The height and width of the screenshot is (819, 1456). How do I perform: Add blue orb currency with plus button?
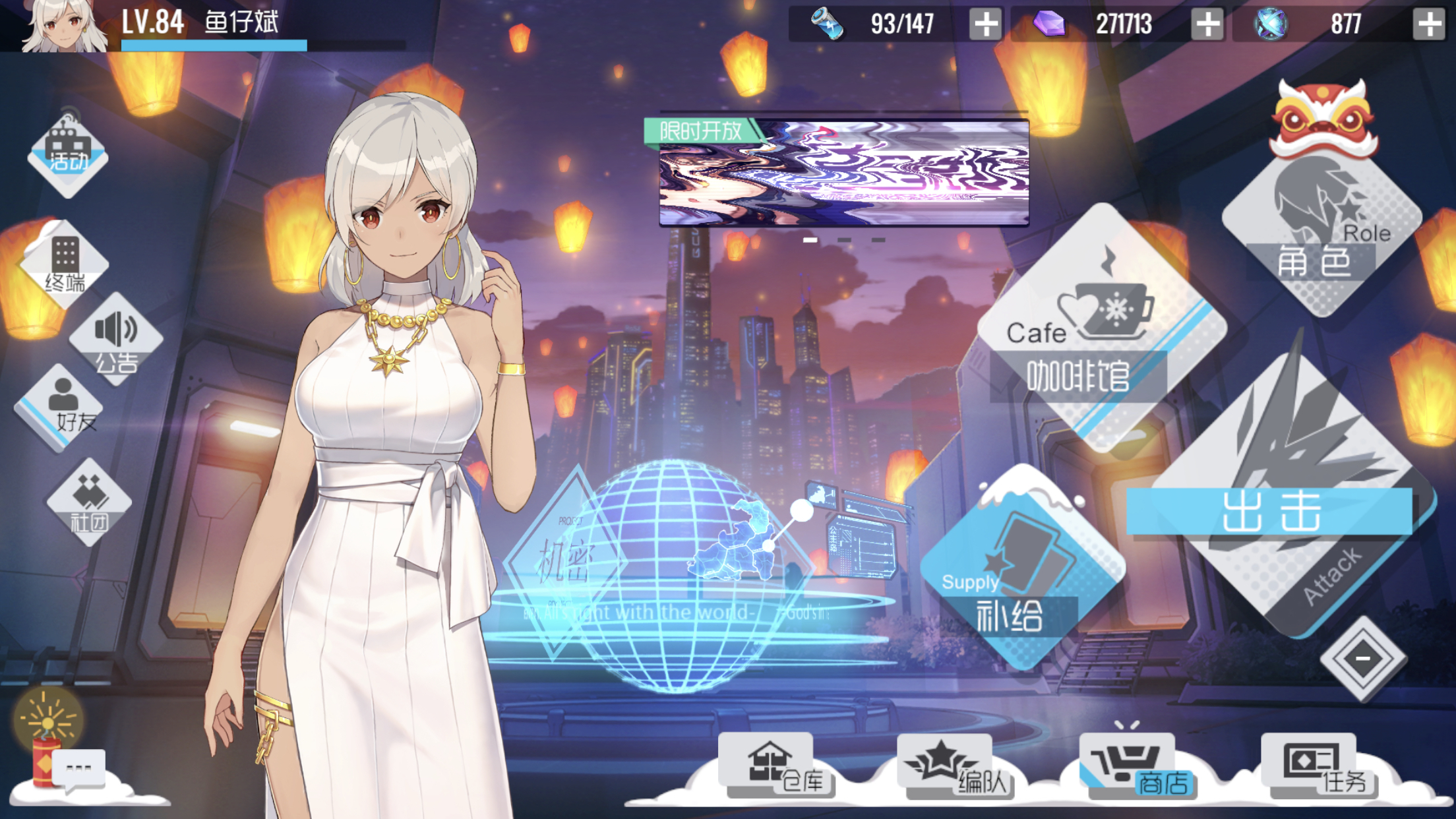click(x=1428, y=24)
